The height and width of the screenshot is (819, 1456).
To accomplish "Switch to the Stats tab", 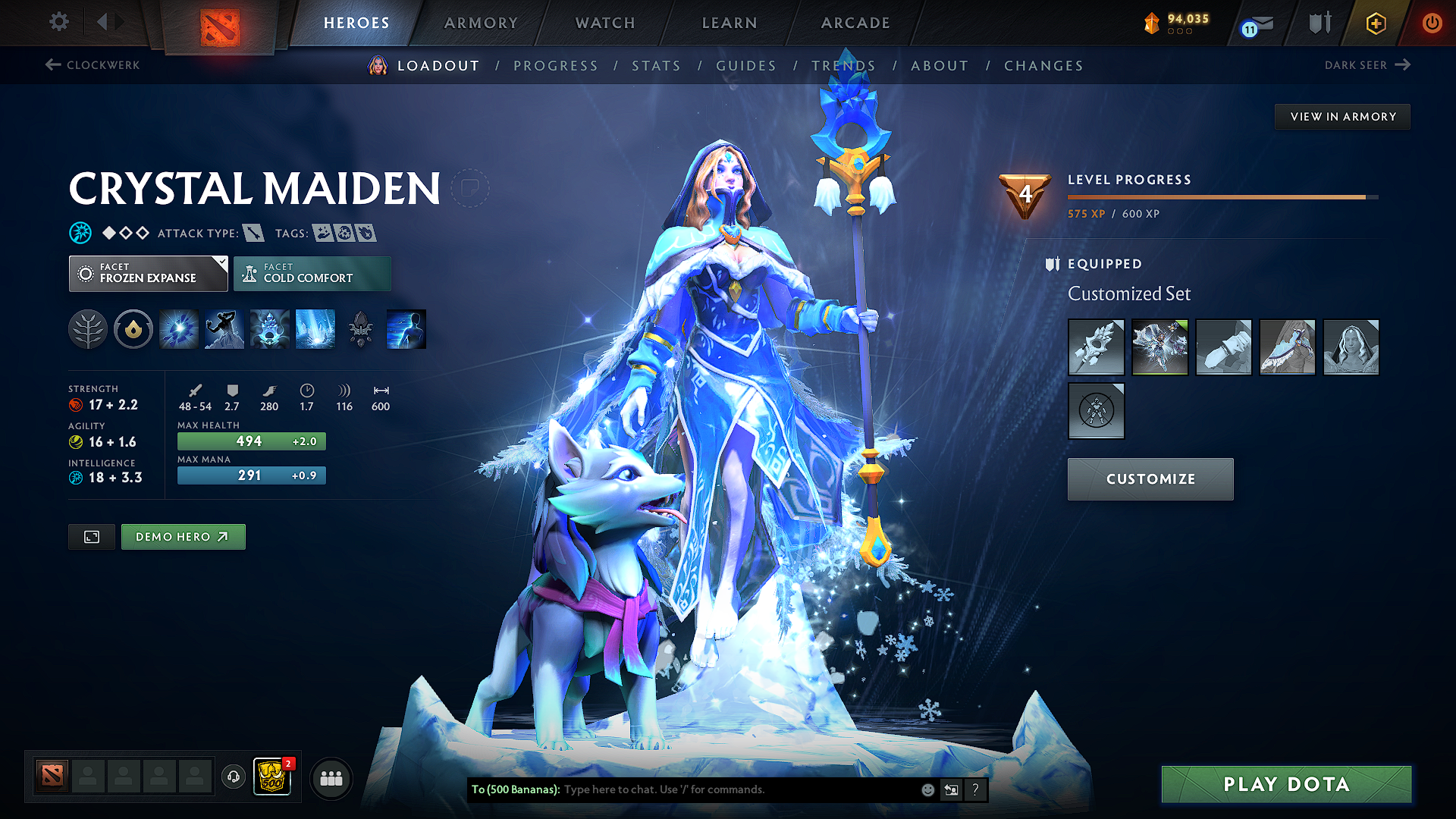I will 657,66.
